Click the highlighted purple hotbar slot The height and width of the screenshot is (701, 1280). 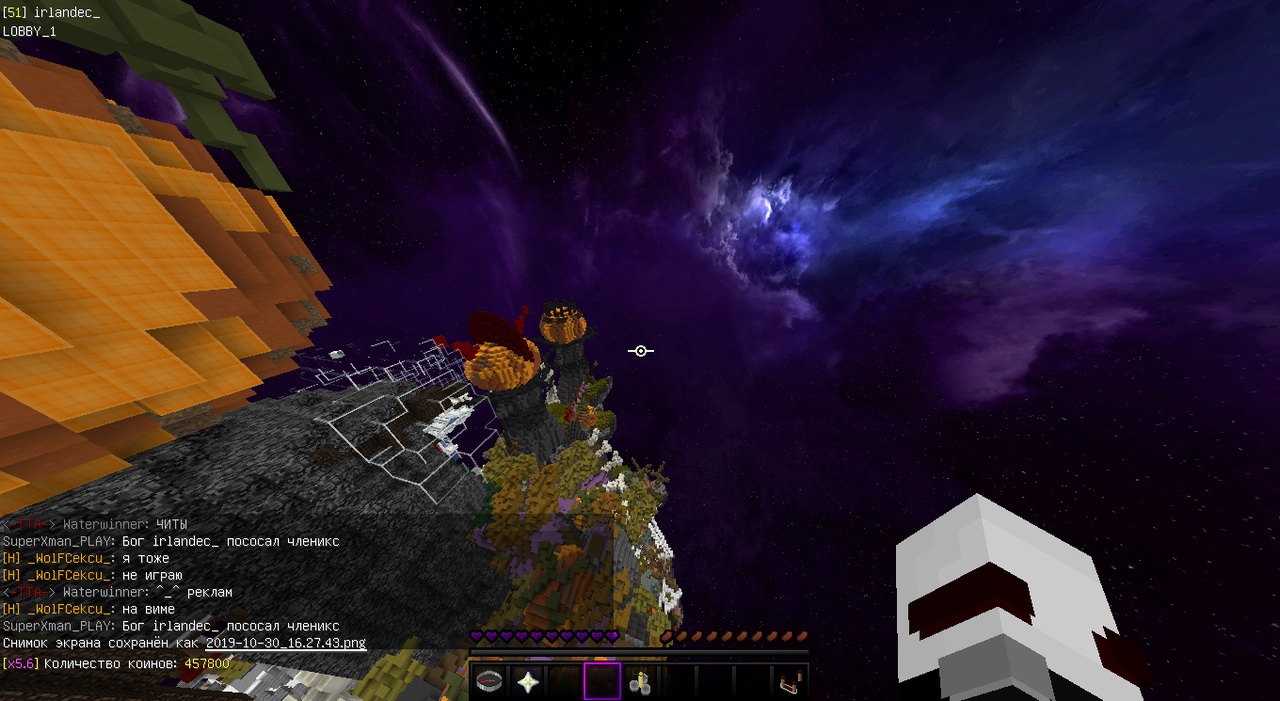(x=602, y=682)
